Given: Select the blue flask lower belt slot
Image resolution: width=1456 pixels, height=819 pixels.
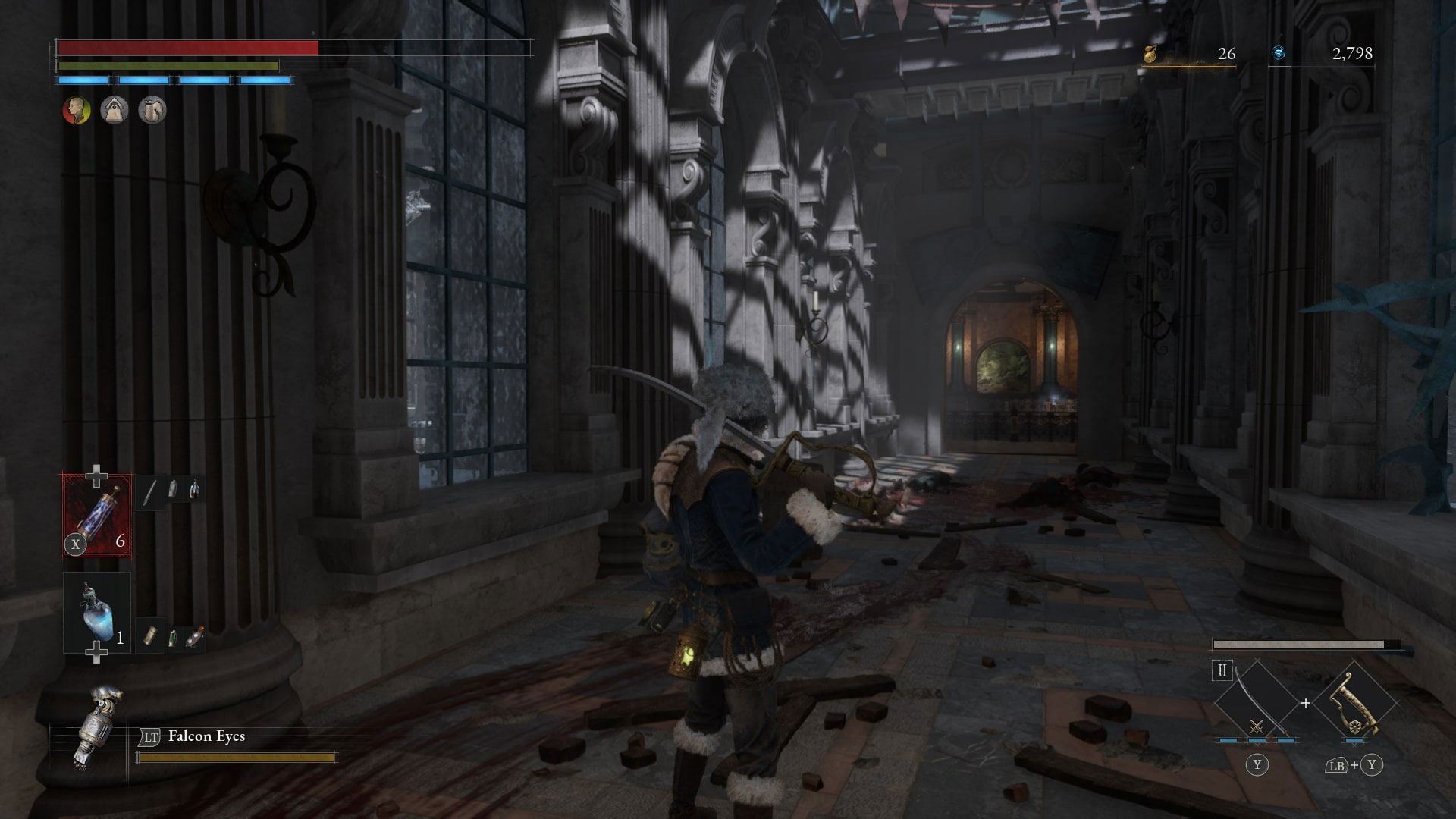Looking at the screenshot, I should [x=96, y=612].
